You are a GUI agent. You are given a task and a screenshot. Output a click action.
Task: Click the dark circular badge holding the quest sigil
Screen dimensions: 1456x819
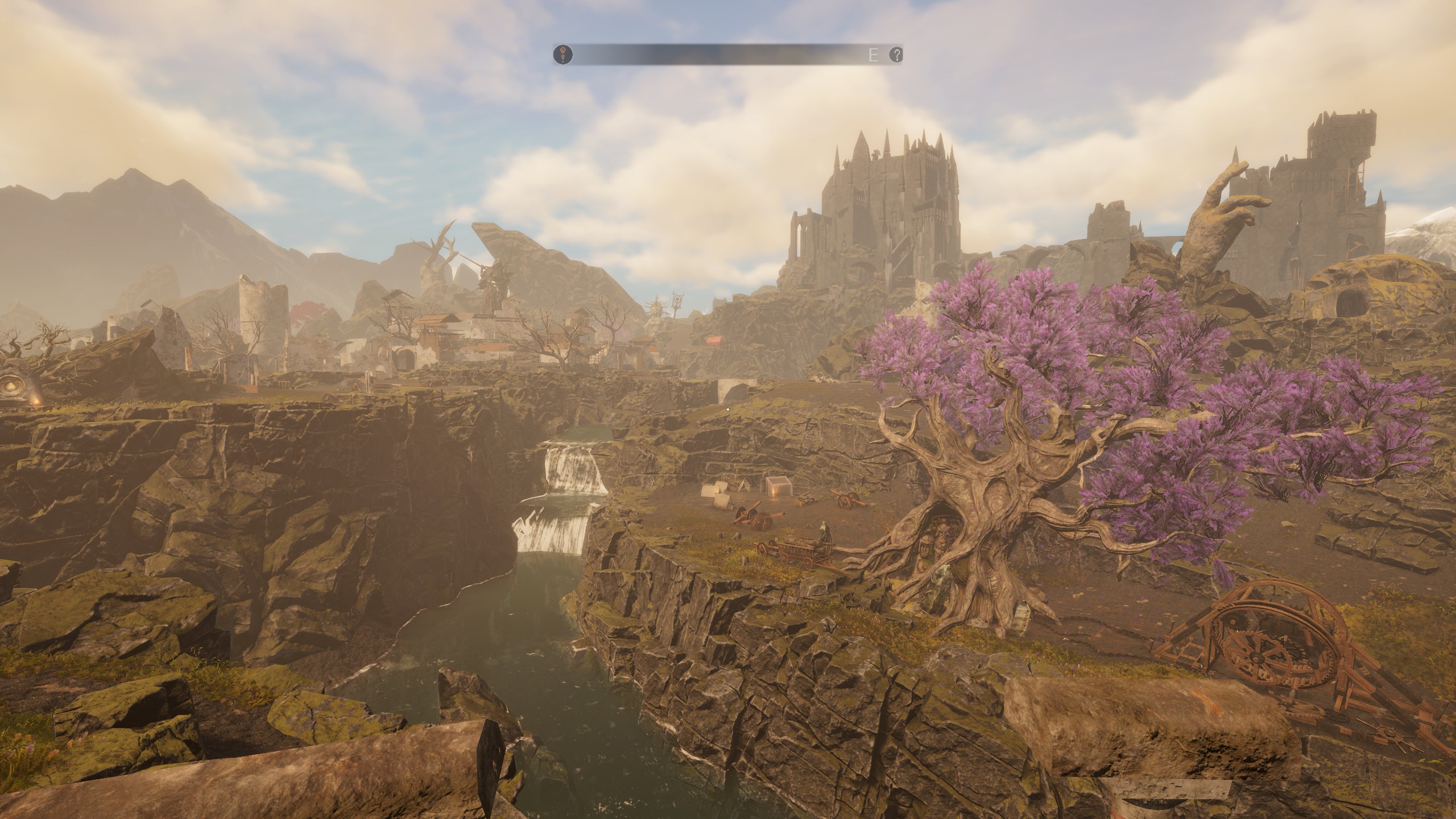[563, 56]
